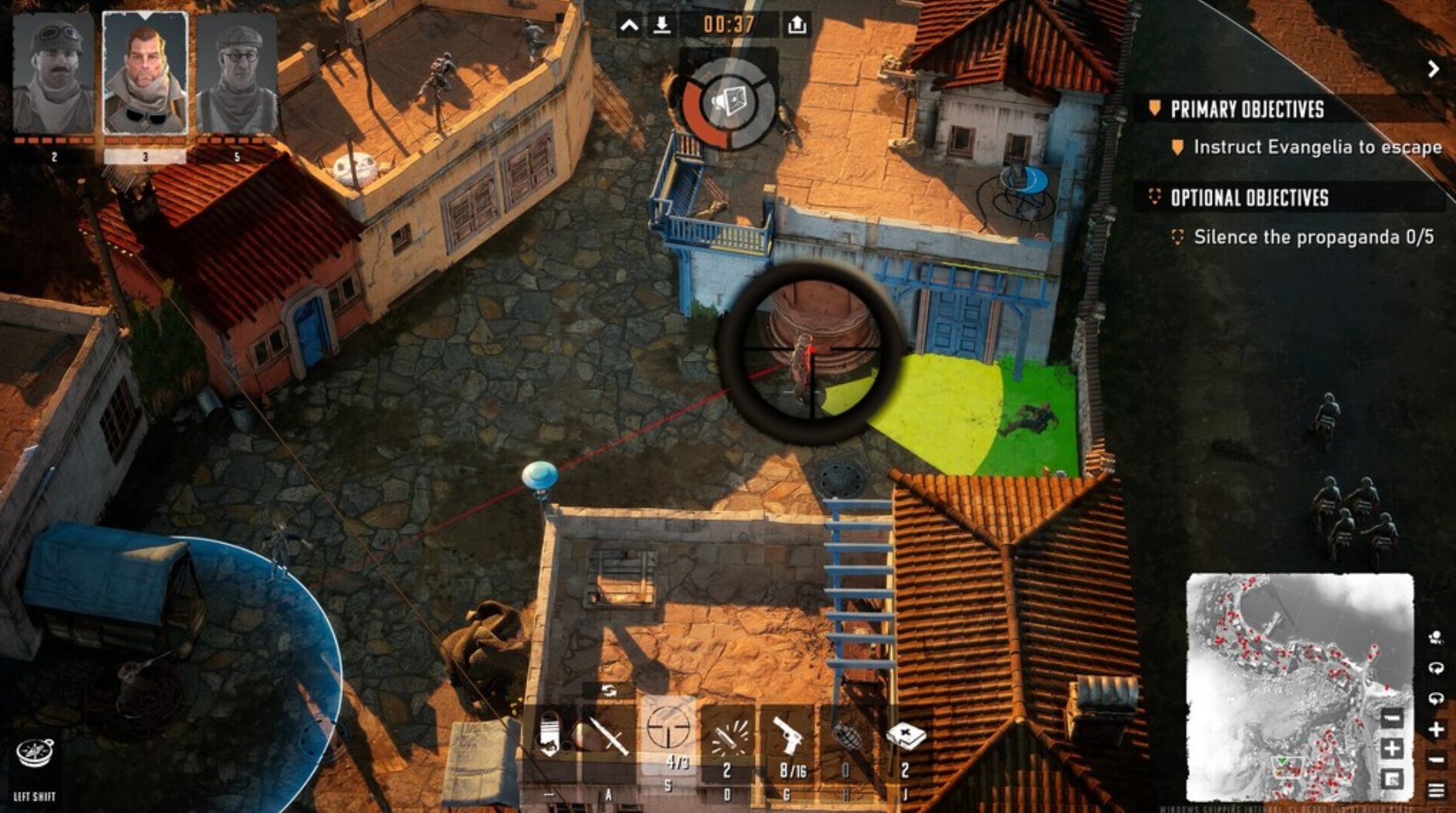
Task: Click the swap arrows above the knife
Action: point(609,691)
